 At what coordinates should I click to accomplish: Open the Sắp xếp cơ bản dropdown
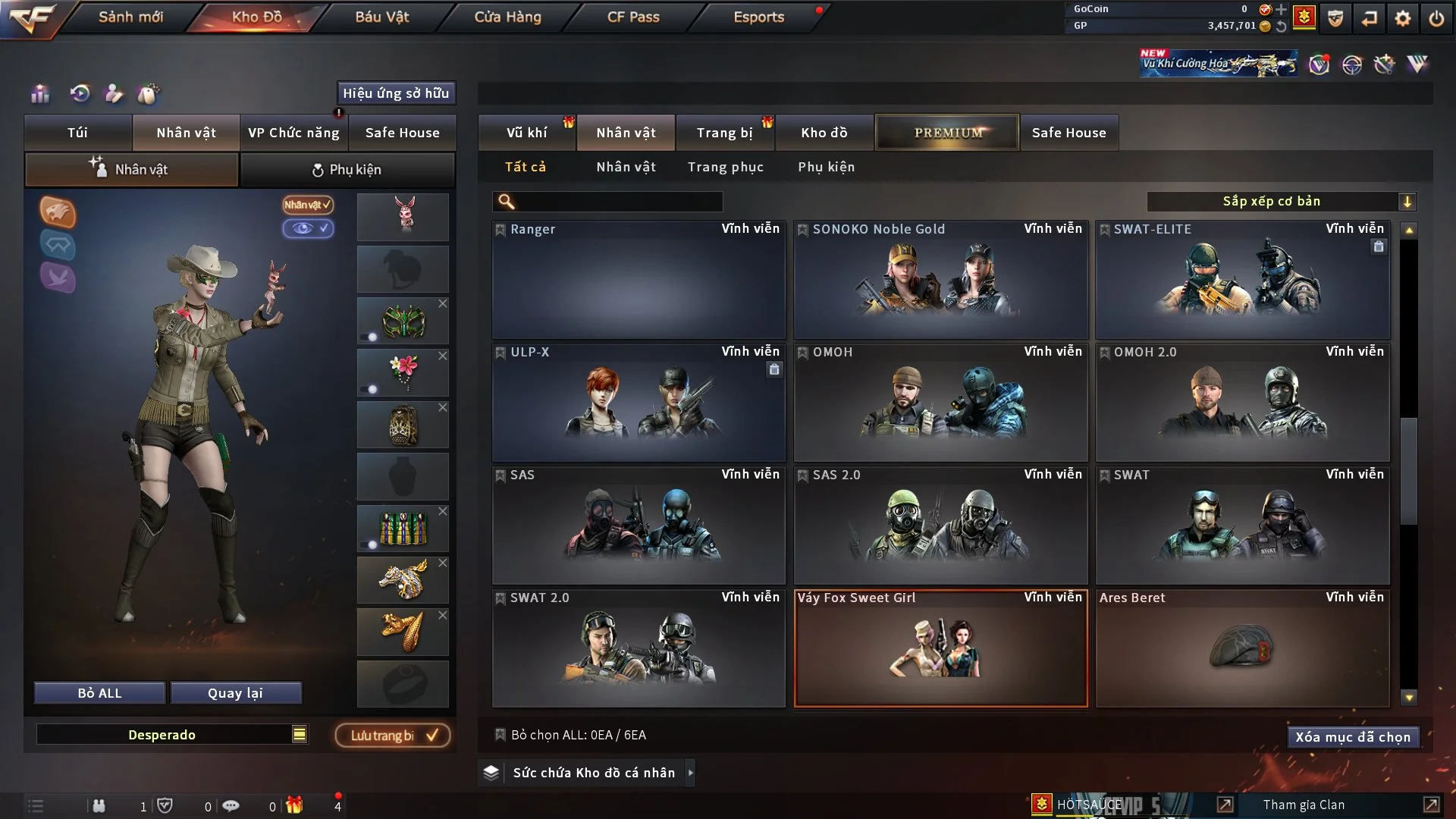1281,202
